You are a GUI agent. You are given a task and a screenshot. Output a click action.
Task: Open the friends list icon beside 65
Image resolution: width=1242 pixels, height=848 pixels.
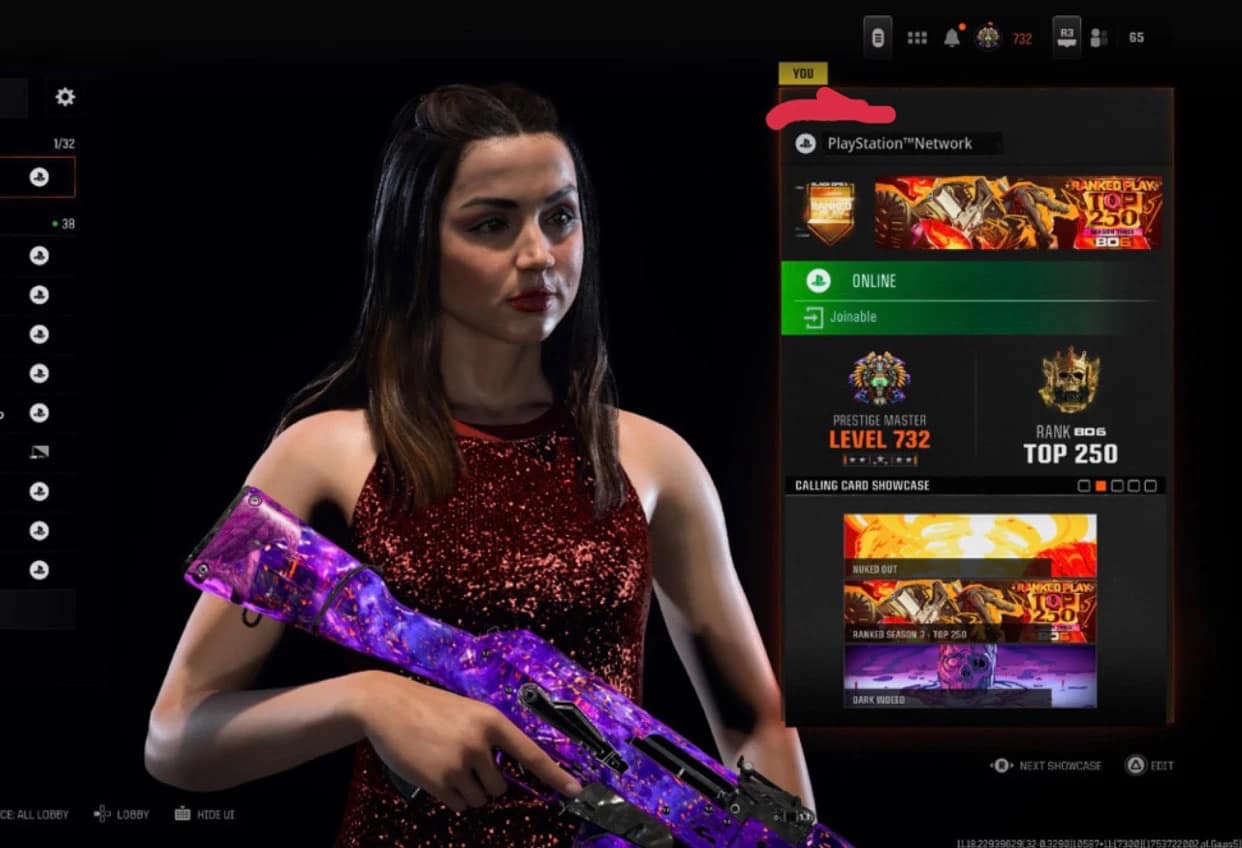click(x=1100, y=38)
